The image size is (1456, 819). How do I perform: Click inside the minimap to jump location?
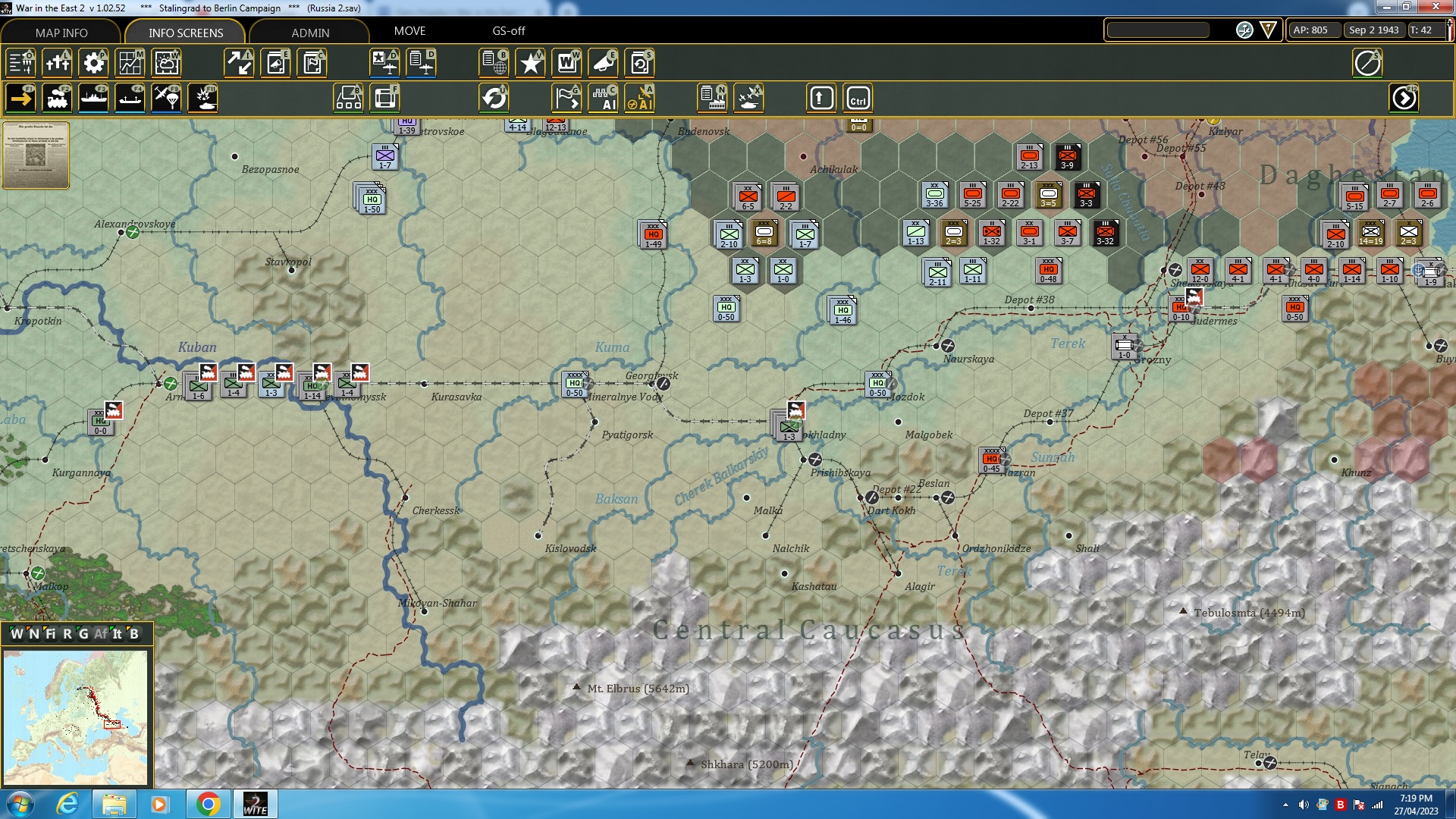[x=76, y=717]
